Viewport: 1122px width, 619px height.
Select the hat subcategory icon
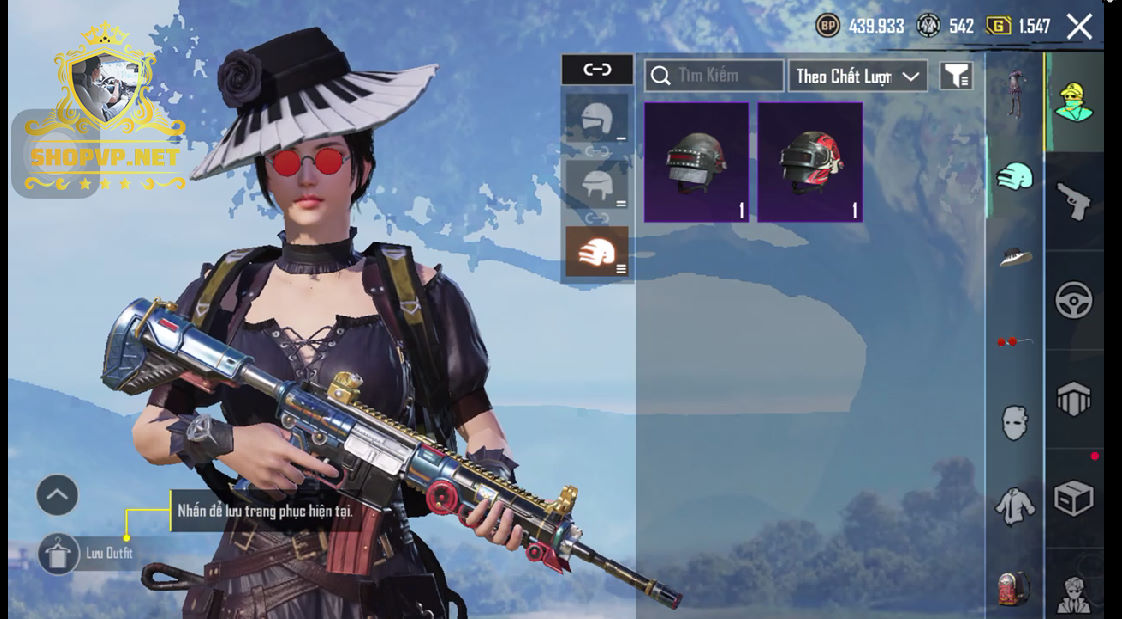pos(1015,257)
